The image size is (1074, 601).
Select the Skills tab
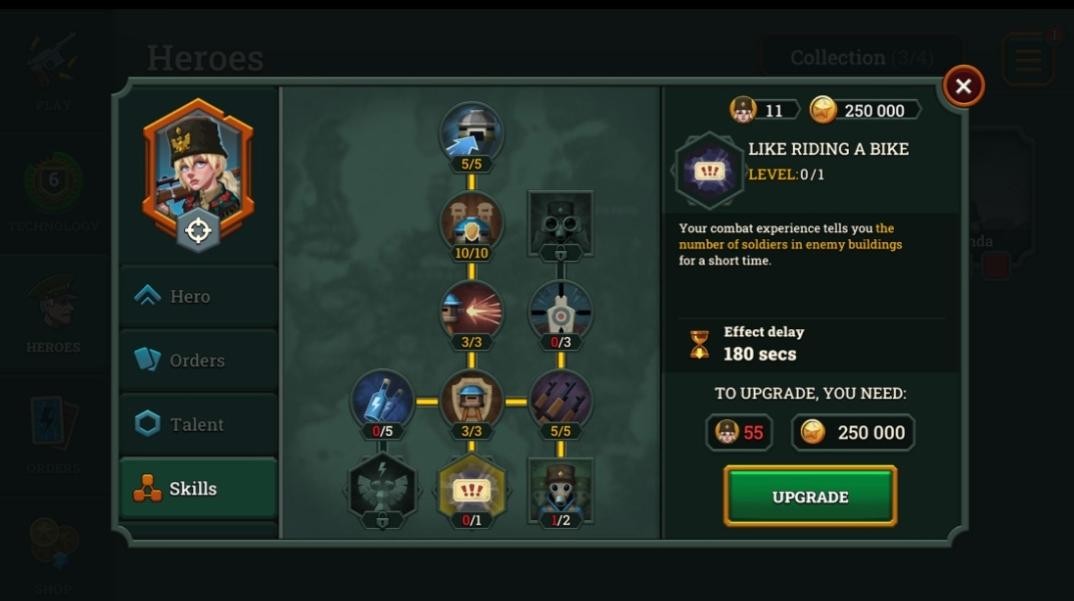198,488
